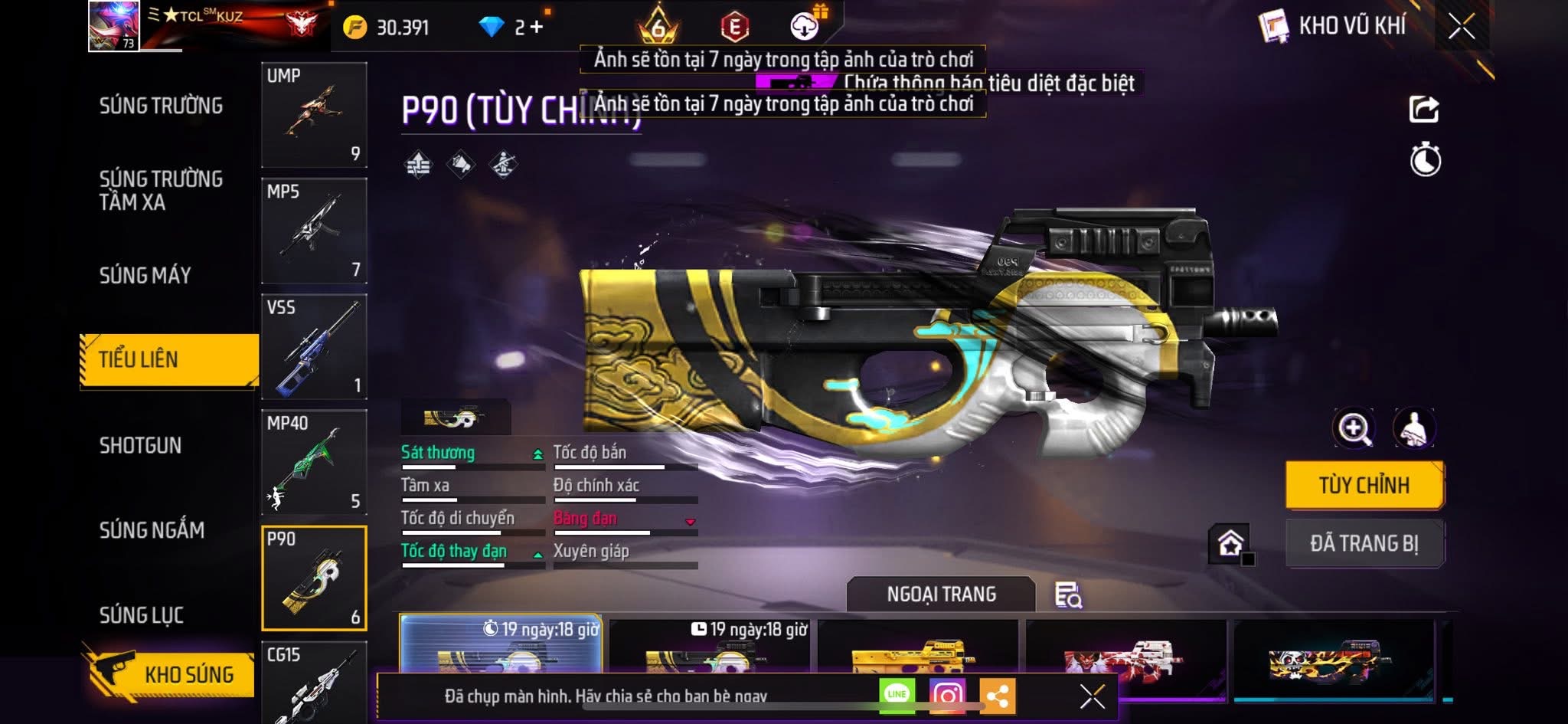The image size is (1568, 724).
Task: Zoom in with the magnifier icon
Action: [1354, 428]
